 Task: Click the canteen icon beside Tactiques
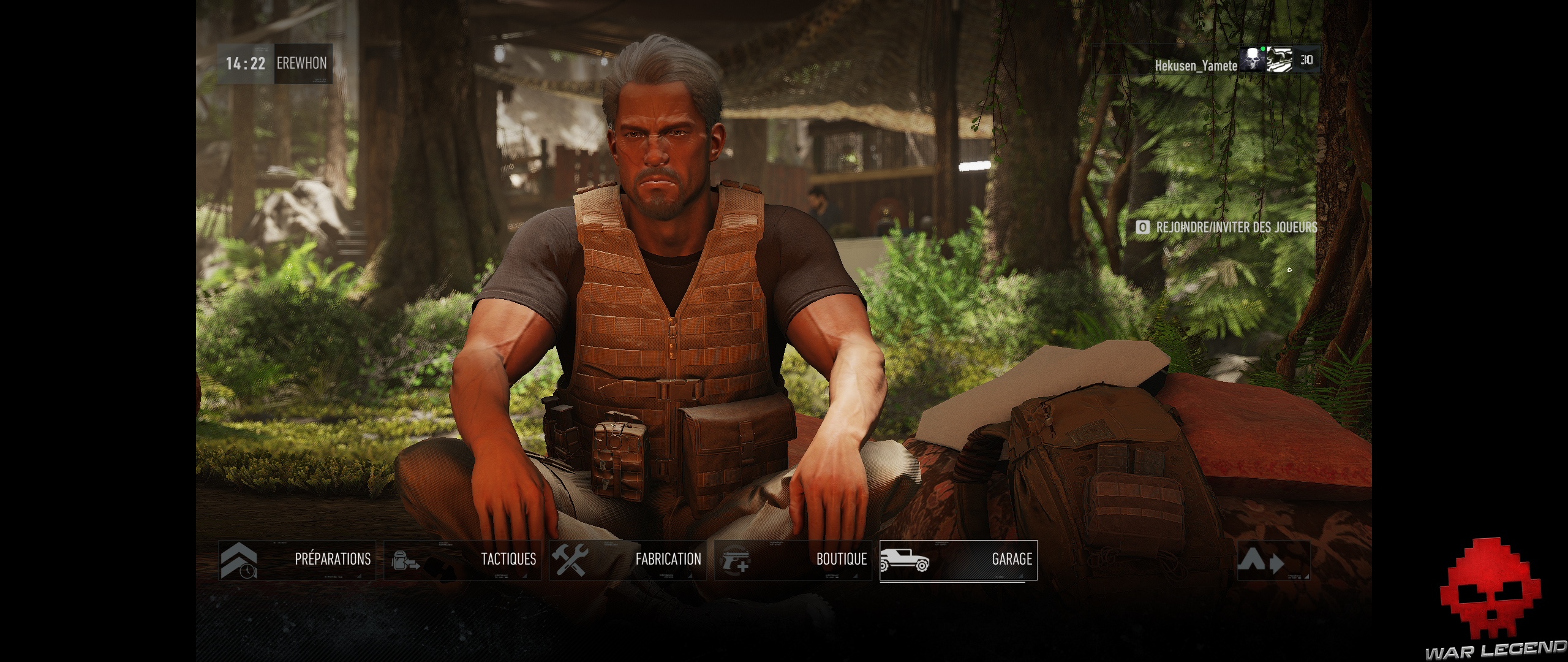point(404,561)
